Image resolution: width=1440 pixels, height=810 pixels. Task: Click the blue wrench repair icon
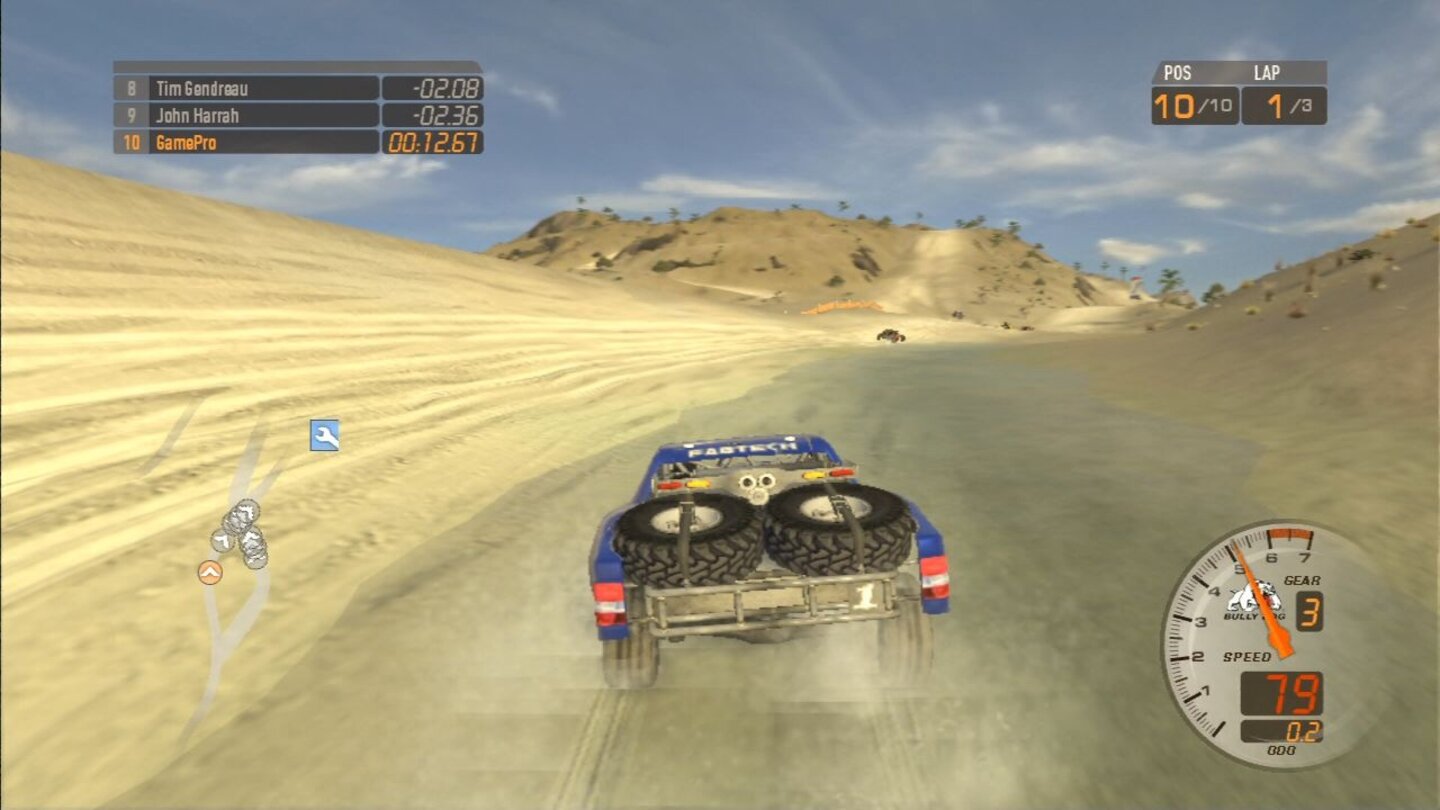(323, 435)
